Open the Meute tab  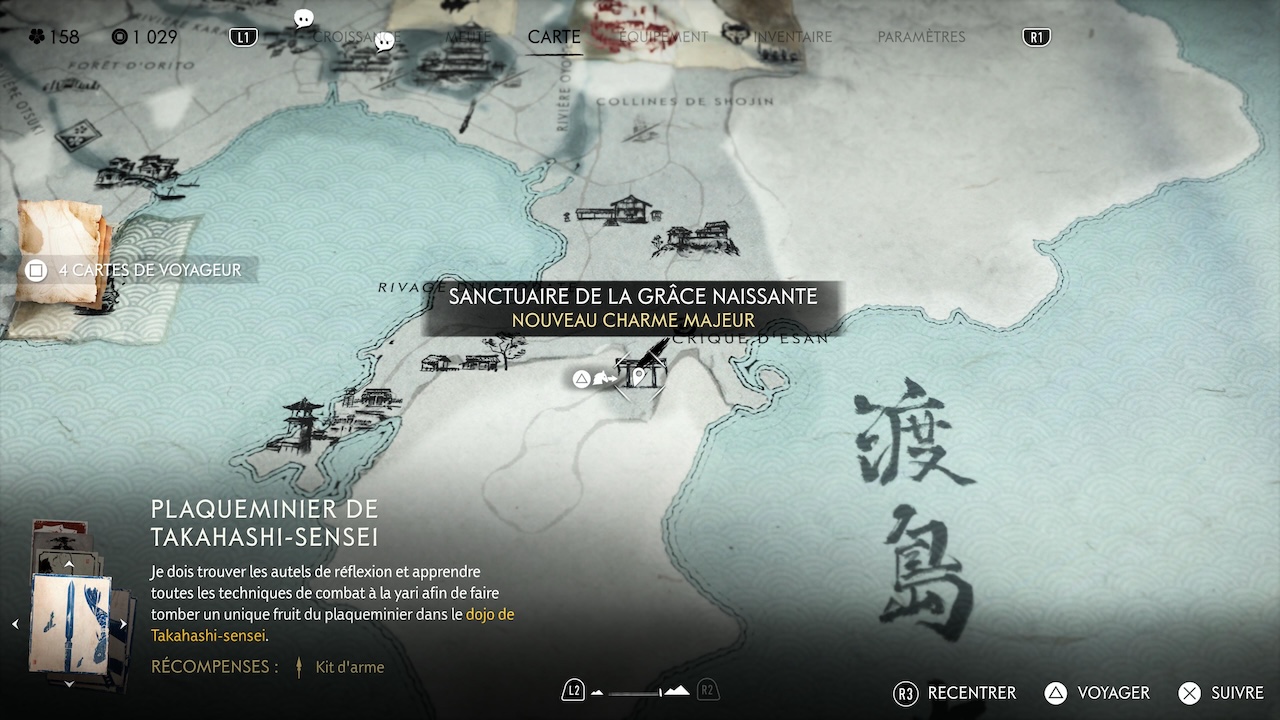click(467, 37)
